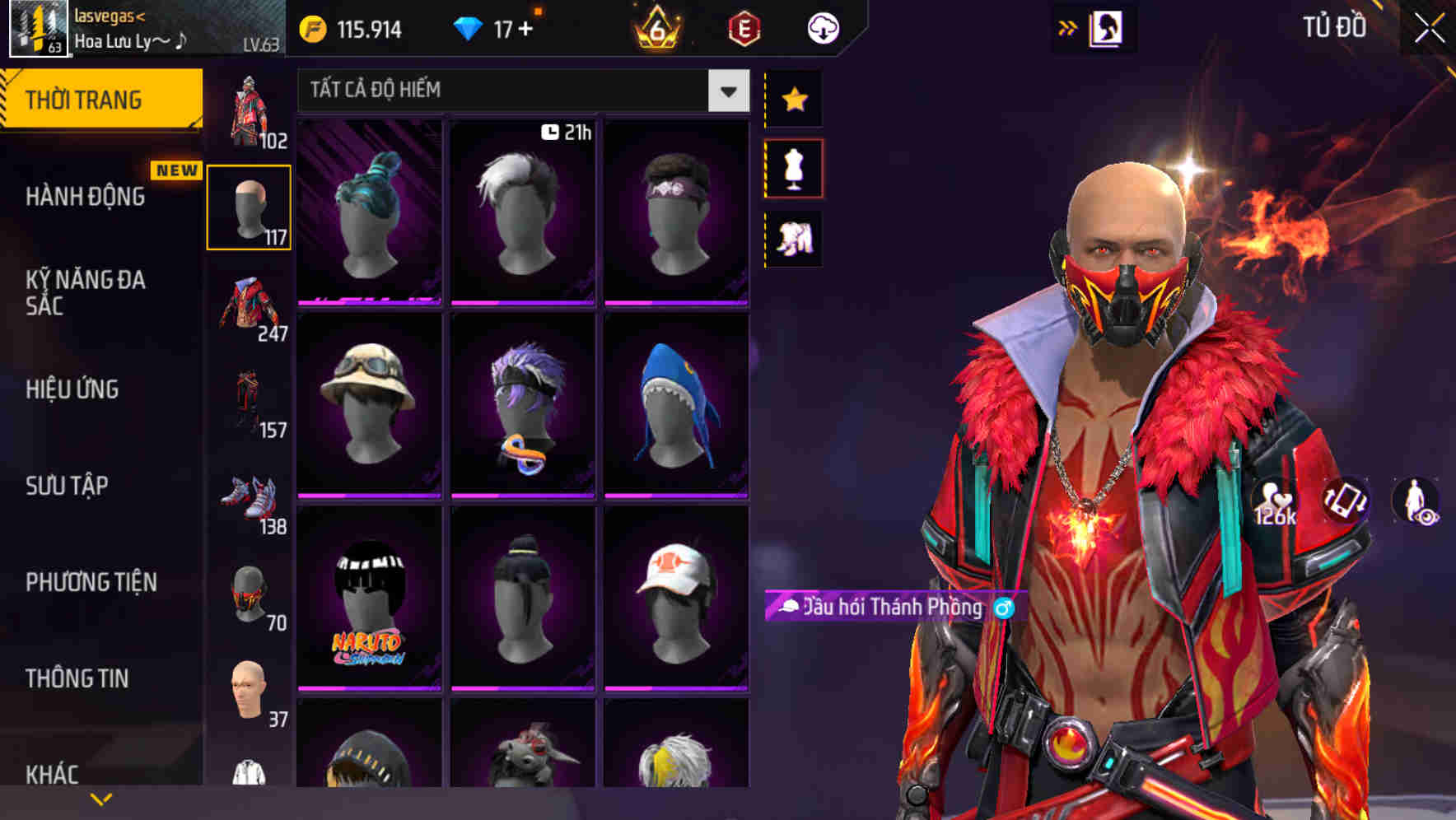Select the mannequin outfit preview icon

tap(795, 167)
